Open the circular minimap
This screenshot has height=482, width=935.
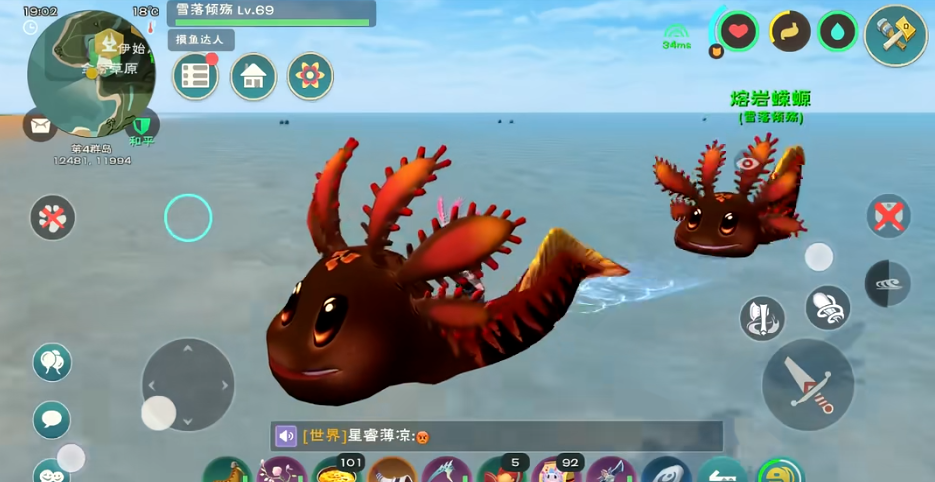click(x=90, y=73)
